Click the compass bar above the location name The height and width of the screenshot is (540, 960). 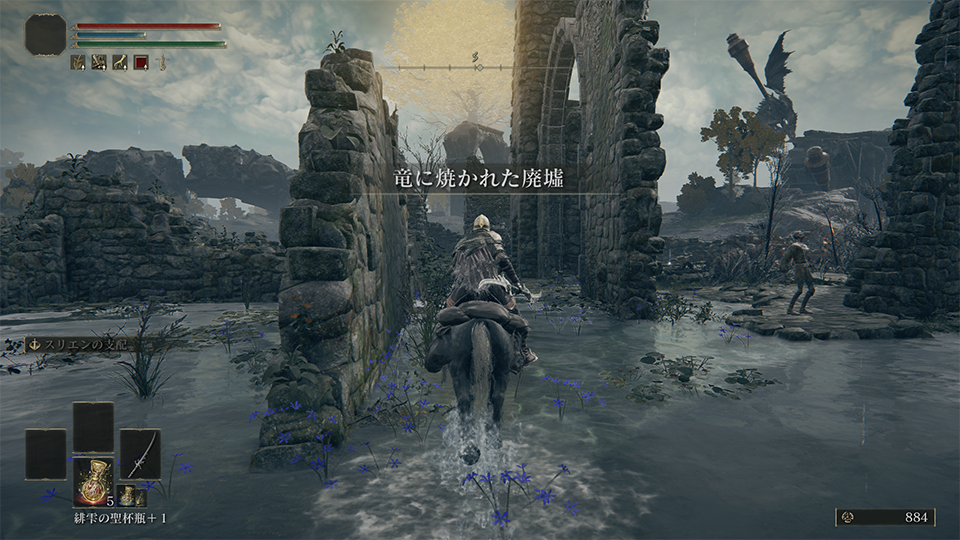(x=478, y=67)
